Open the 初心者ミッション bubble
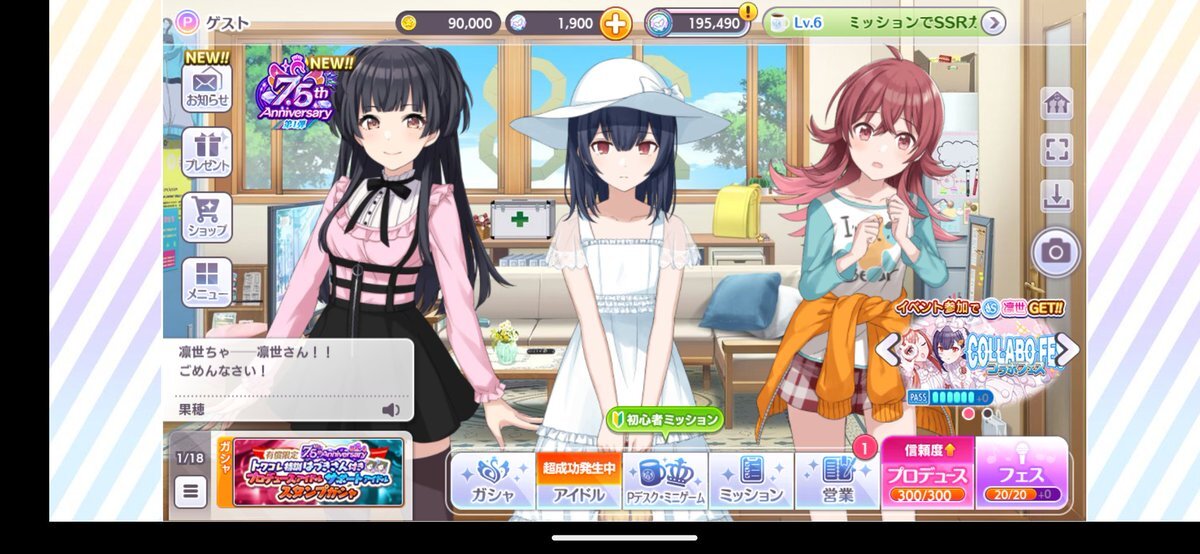This screenshot has width=1200, height=554. coord(663,420)
